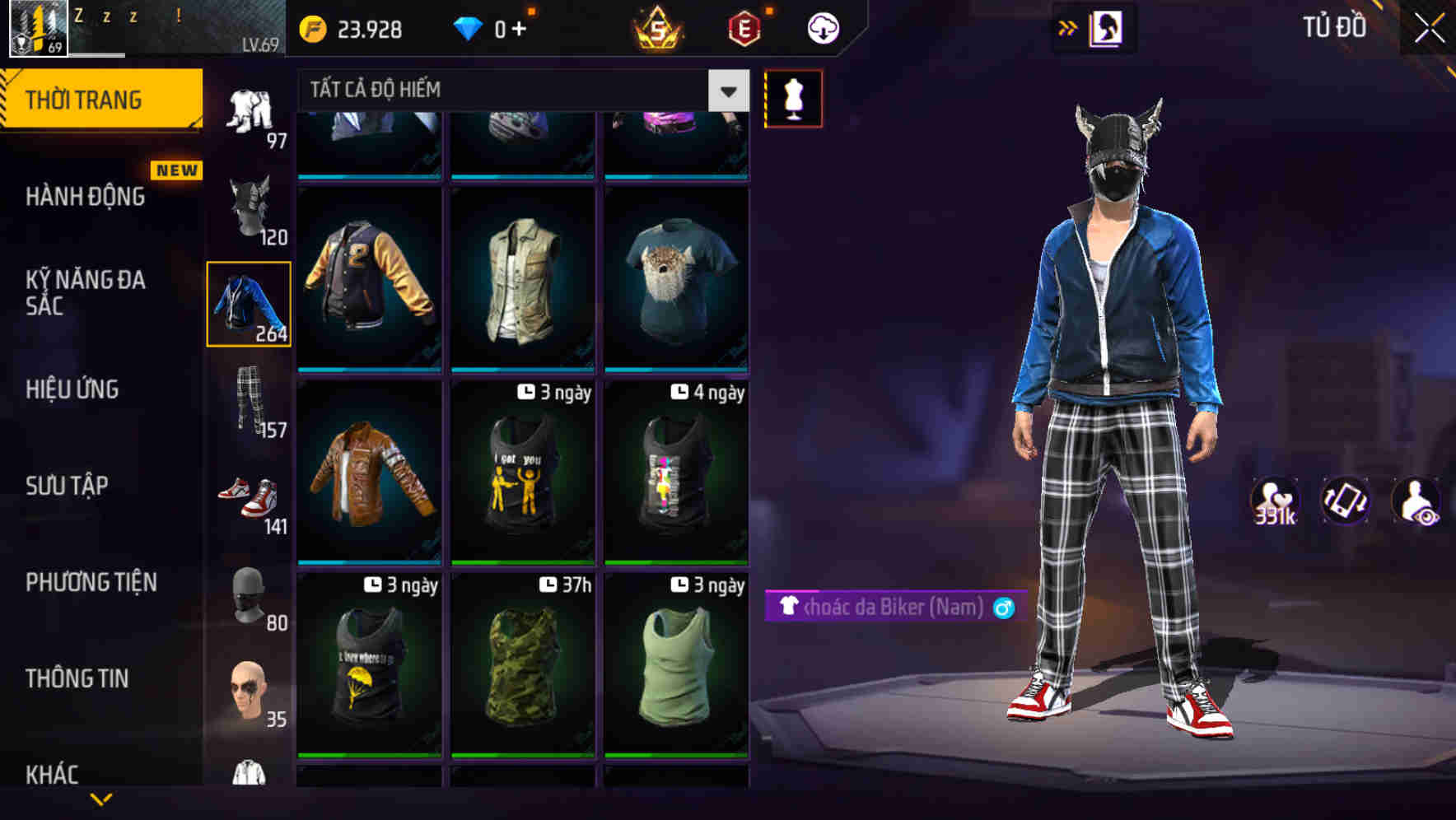Viewport: 1456px width, 820px height.
Task: Select the pants category icon showing 97
Action: (x=250, y=109)
